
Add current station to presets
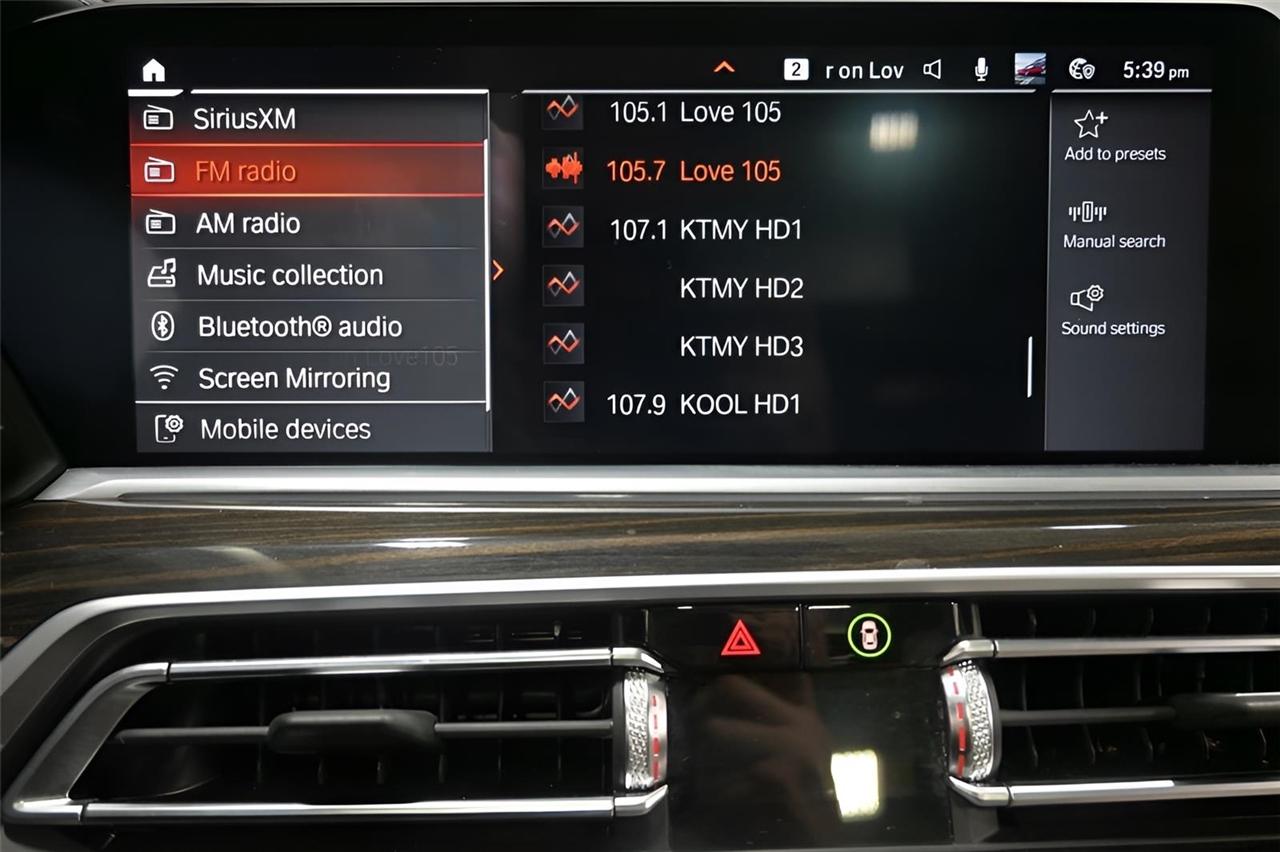pos(1112,137)
